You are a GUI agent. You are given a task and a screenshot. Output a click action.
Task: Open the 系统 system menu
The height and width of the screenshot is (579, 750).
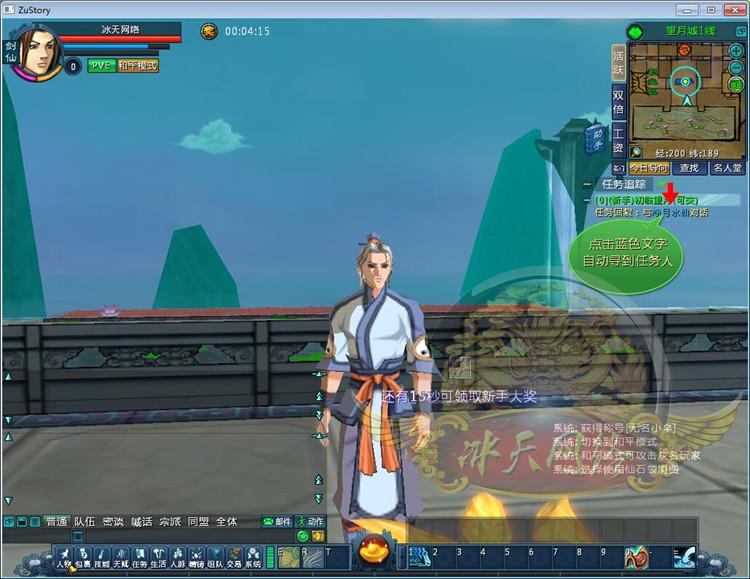point(253,556)
